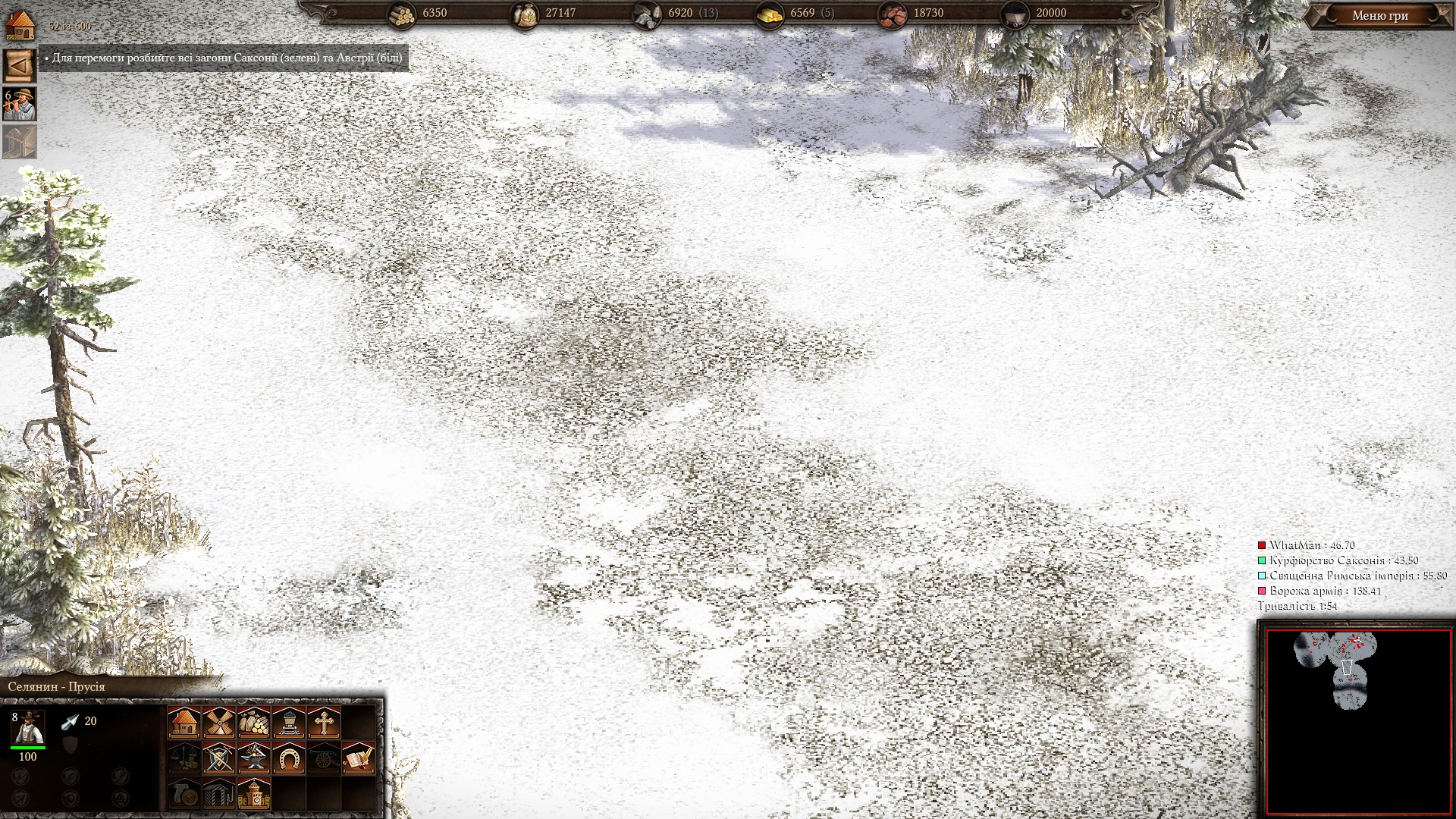Image resolution: width=1456 pixels, height=819 pixels.
Task: Build the town hall with clock tower icon
Action: 253,793
